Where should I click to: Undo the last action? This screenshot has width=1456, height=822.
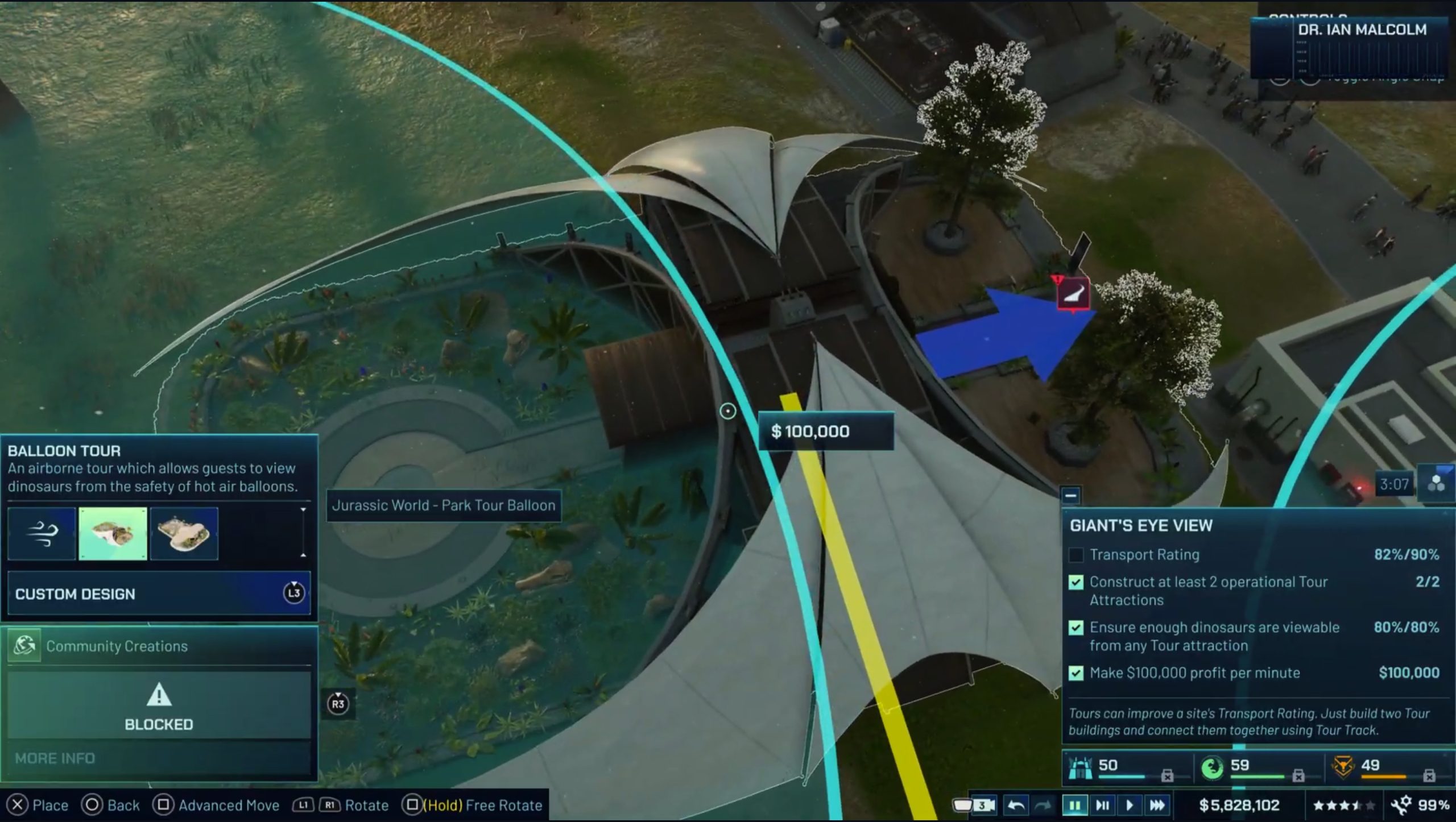coord(1015,805)
